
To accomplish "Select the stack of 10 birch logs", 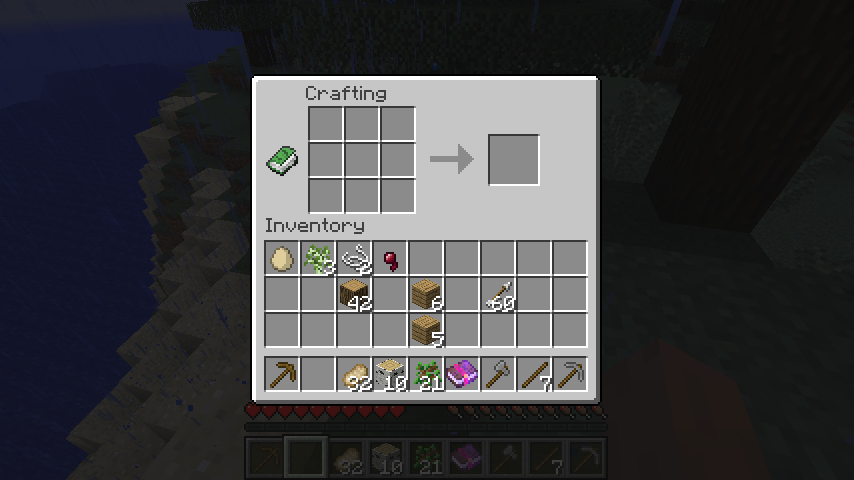I will pos(391,375).
